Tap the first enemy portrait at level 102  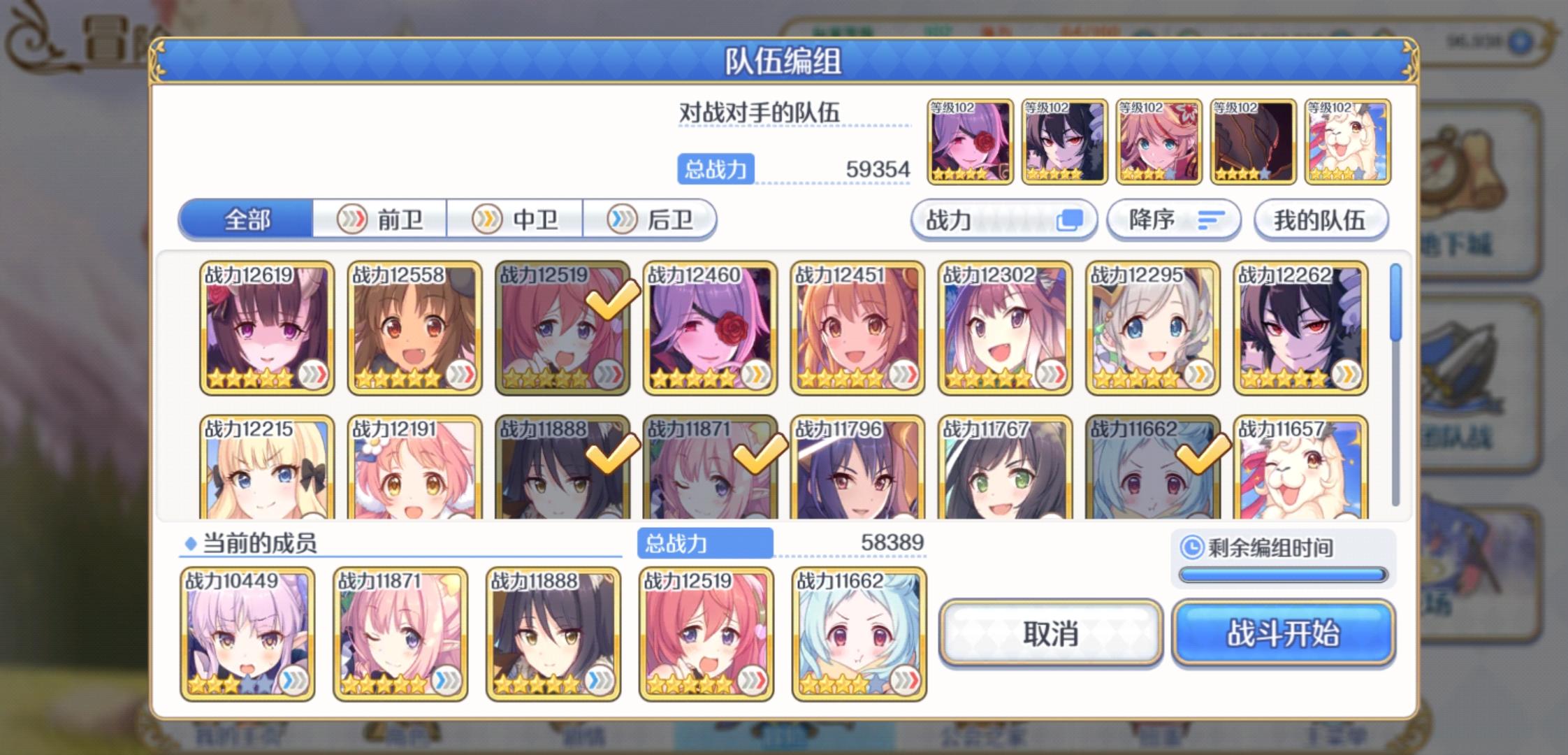[970, 142]
